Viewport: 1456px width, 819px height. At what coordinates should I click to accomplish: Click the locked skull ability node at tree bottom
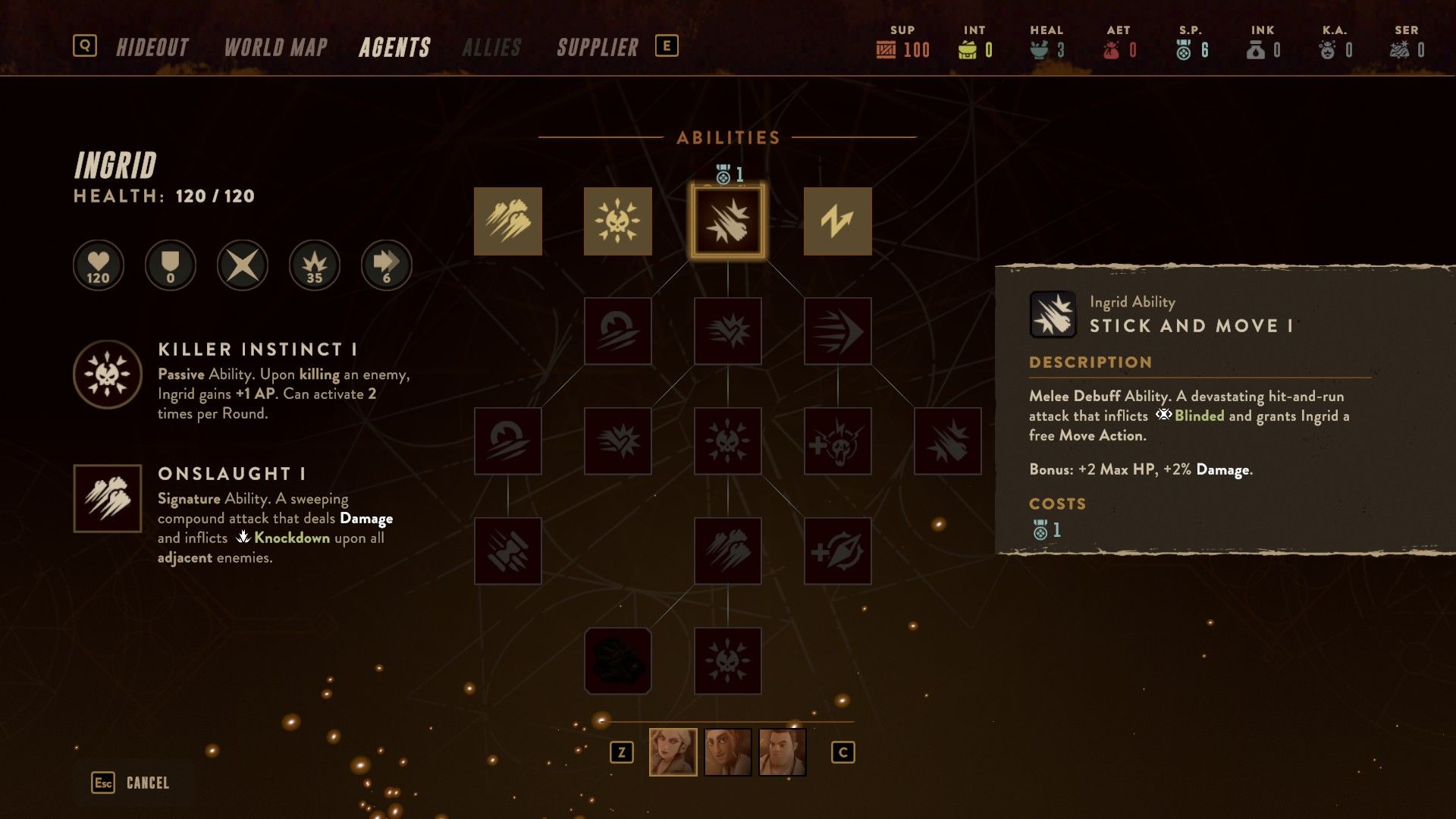[x=728, y=661]
